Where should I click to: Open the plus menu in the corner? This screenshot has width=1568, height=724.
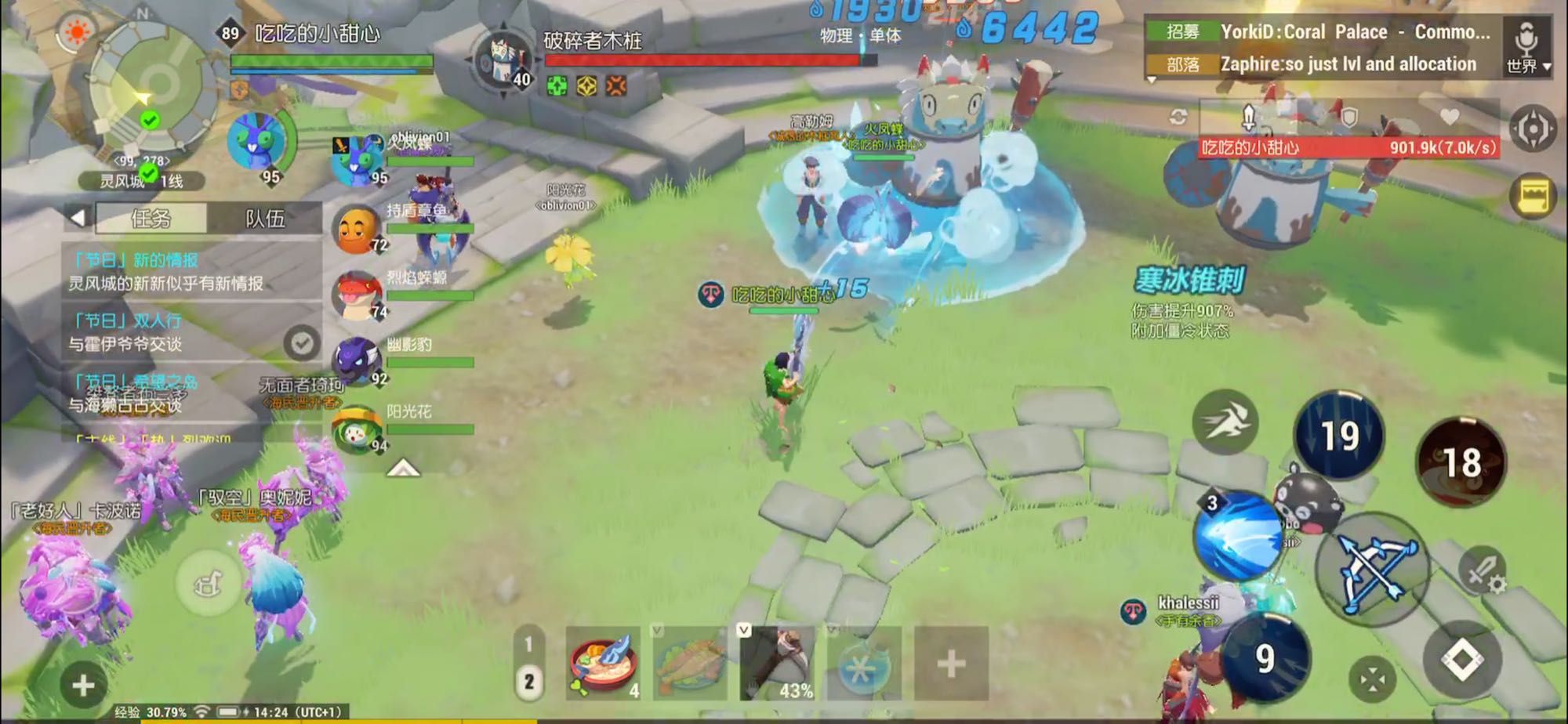click(x=83, y=686)
